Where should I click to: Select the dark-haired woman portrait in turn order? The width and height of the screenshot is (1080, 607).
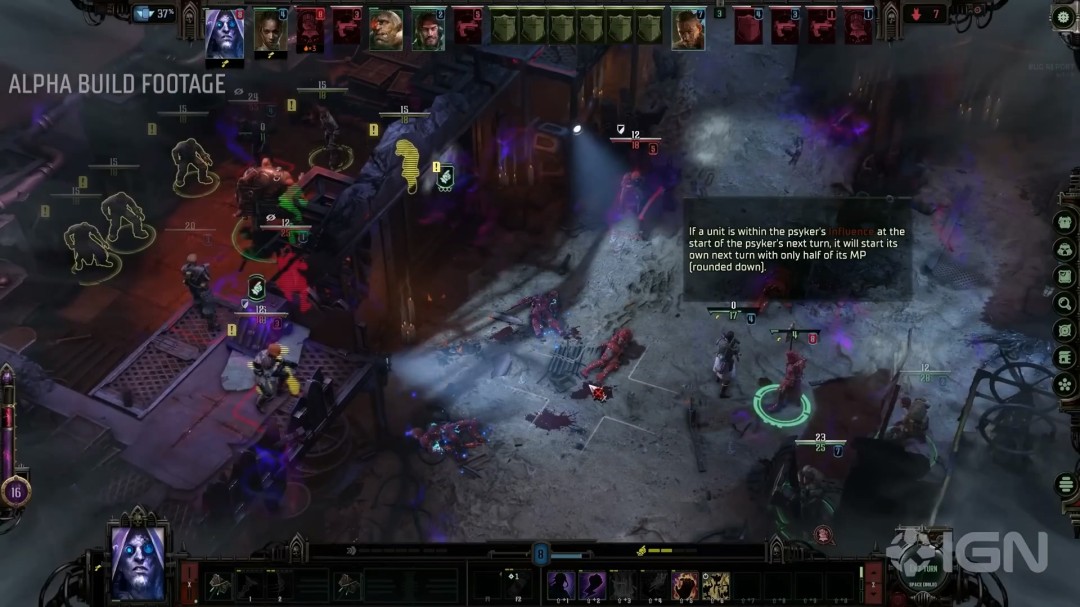pyautogui.click(x=269, y=29)
